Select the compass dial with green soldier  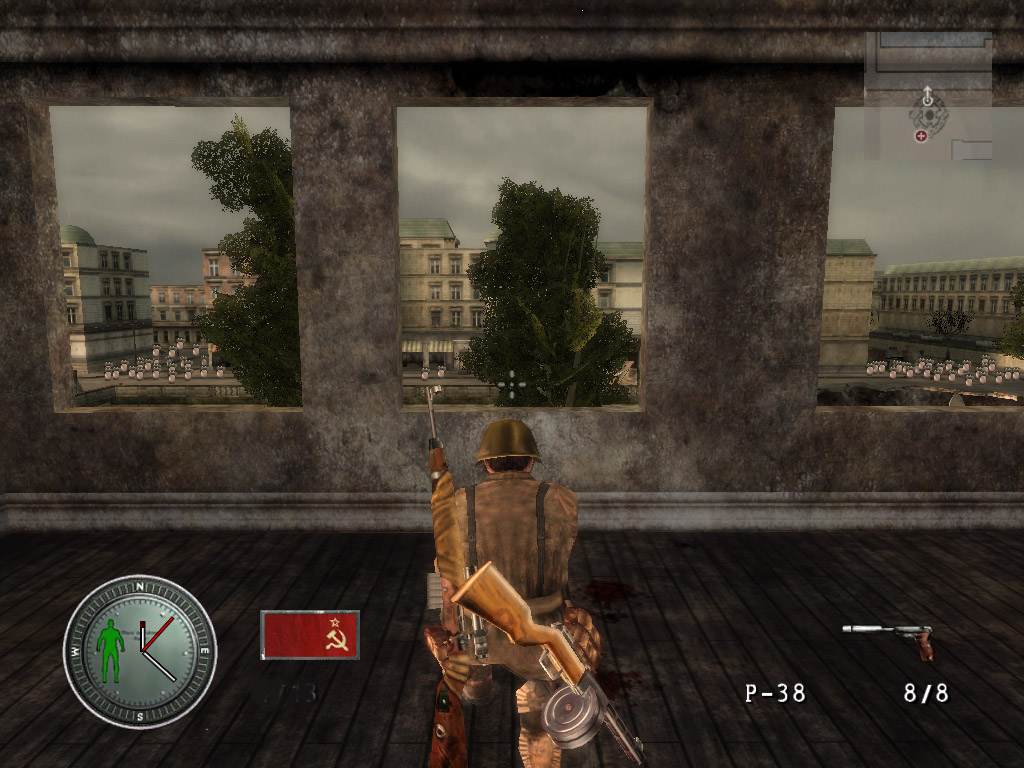pyautogui.click(x=140, y=651)
